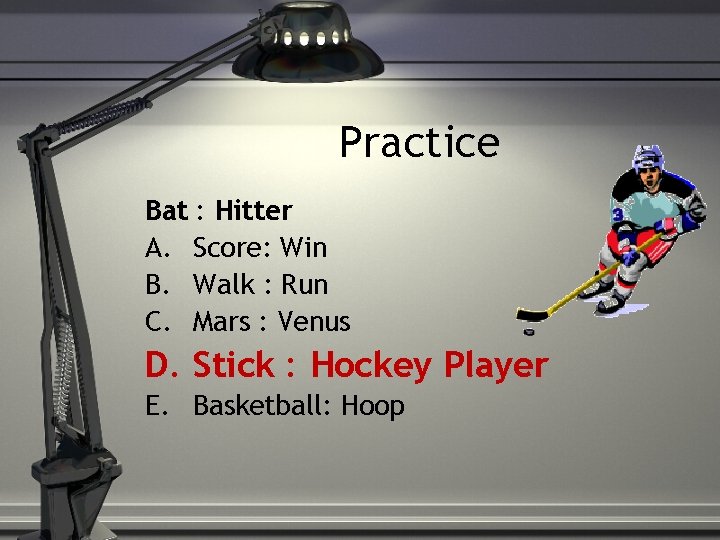Choose answer A, Score: Win
The height and width of the screenshot is (540, 720).
pyautogui.click(x=259, y=246)
